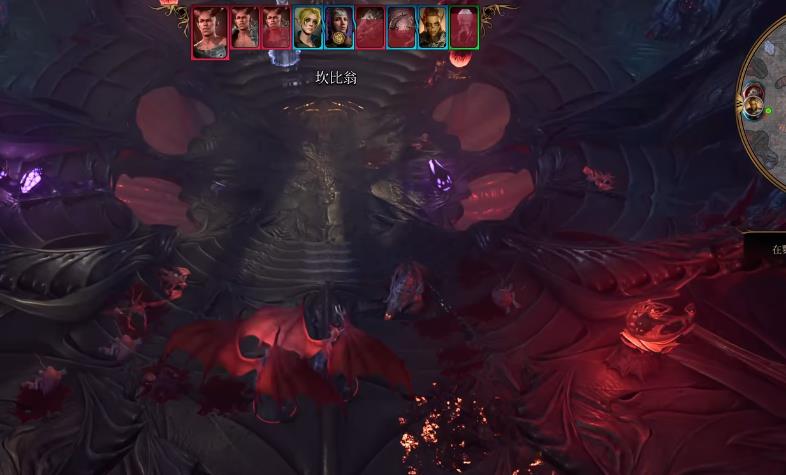Screen dimensions: 786x475
Task: Click the blonde companion's turn-order portrait
Action: (x=307, y=27)
